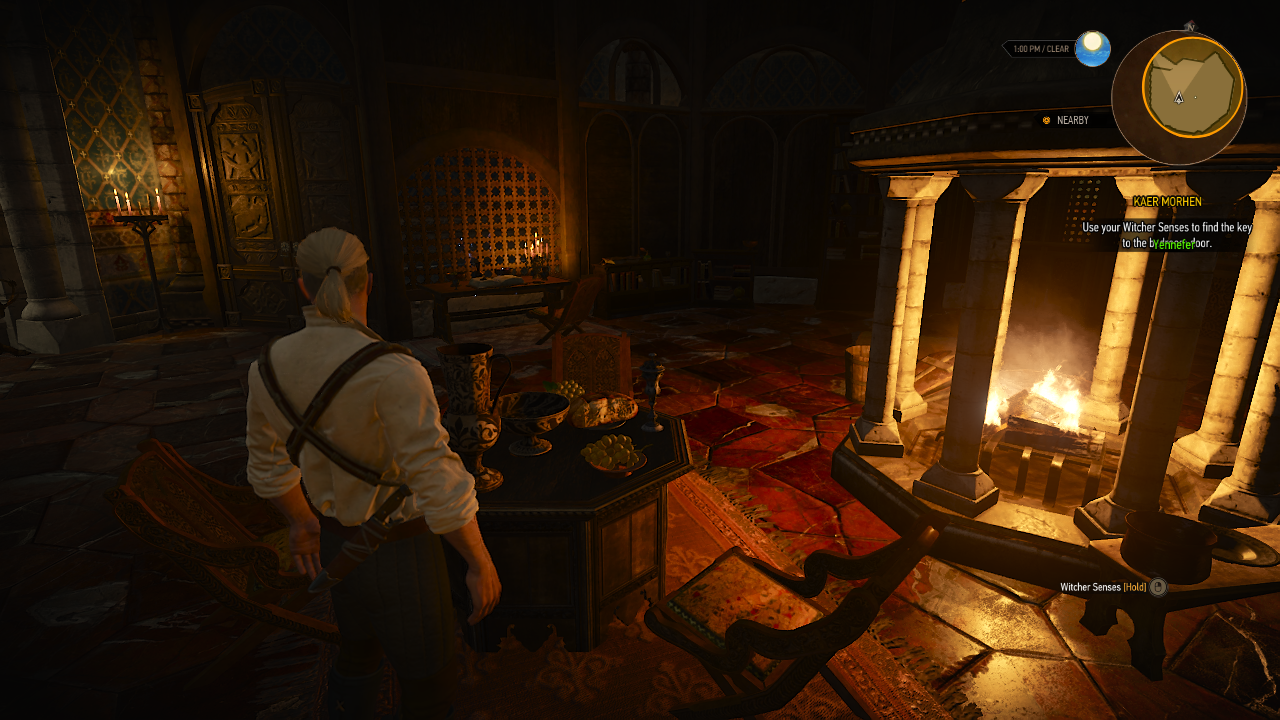This screenshot has width=1280, height=720.
Task: Click the Nearby indicator label
Action: coord(1072,120)
